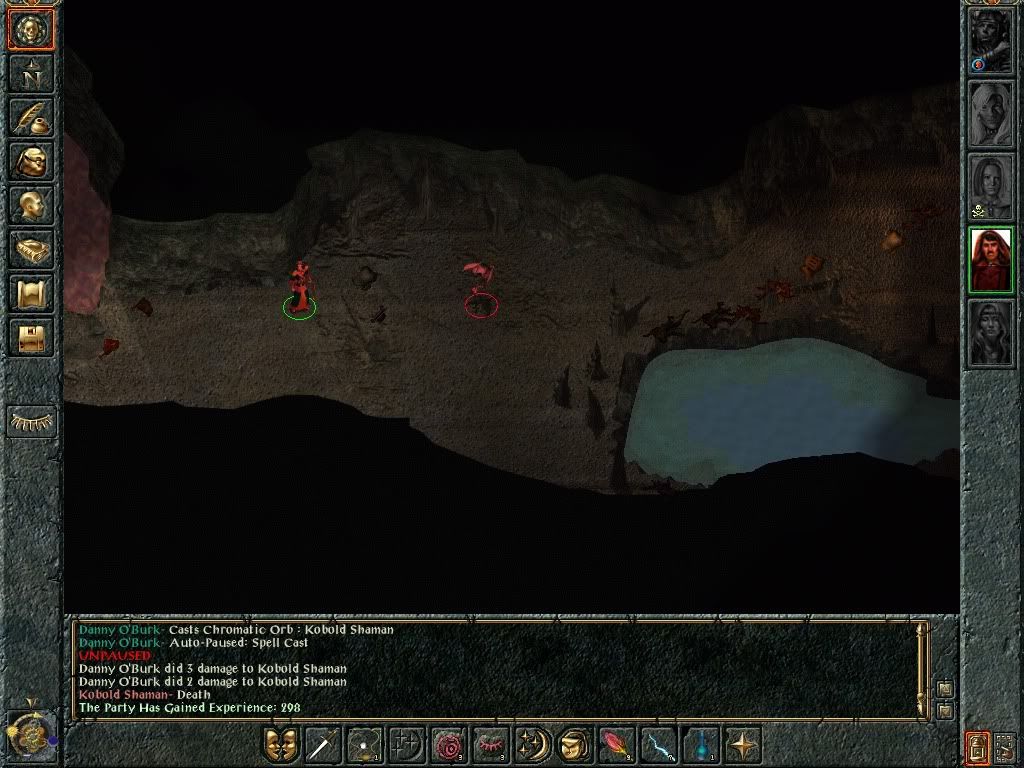
Task: Open the character record head button
Action: 30,205
